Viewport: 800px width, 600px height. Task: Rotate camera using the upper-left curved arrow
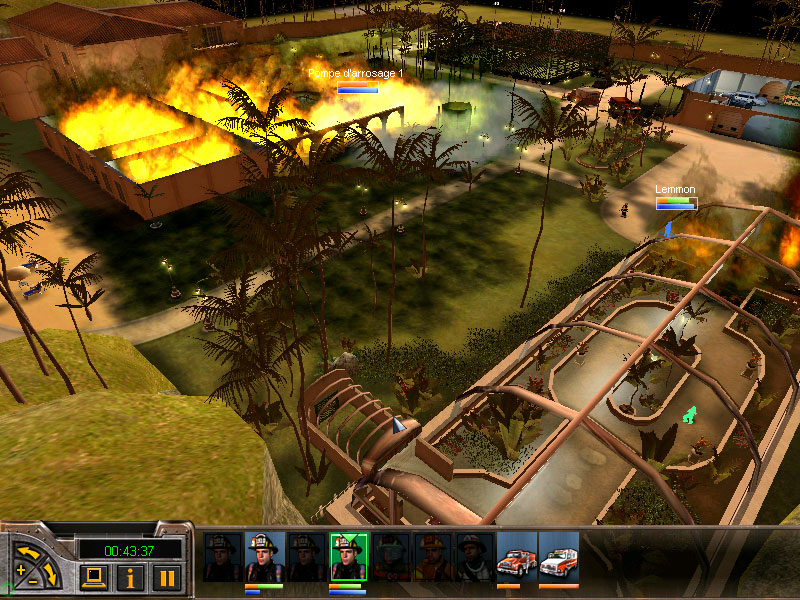click(27, 551)
